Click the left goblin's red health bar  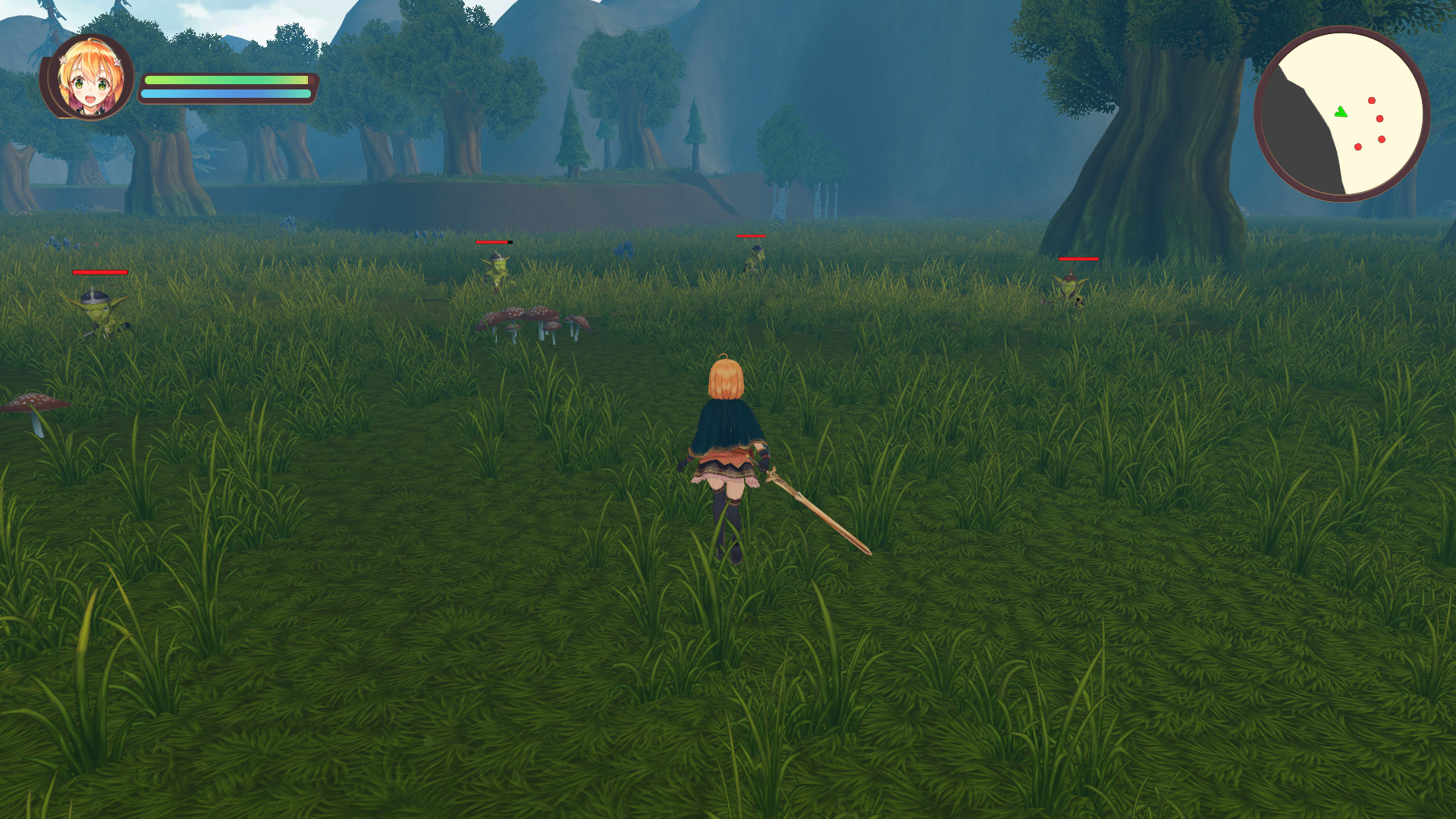pyautogui.click(x=99, y=271)
